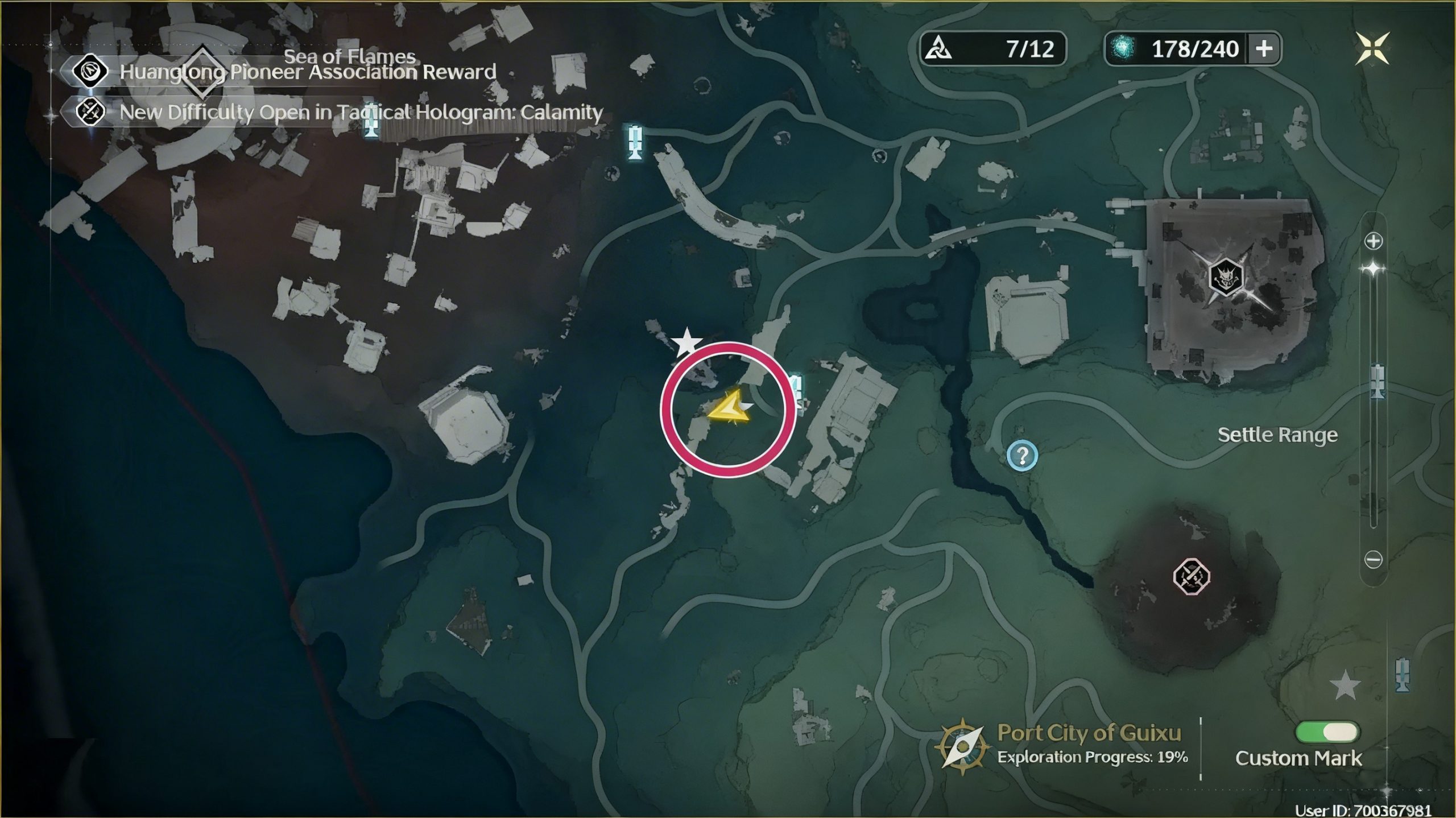Click the zoom slider's star handle
Viewport: 1456px width, 818px height.
[x=1374, y=268]
